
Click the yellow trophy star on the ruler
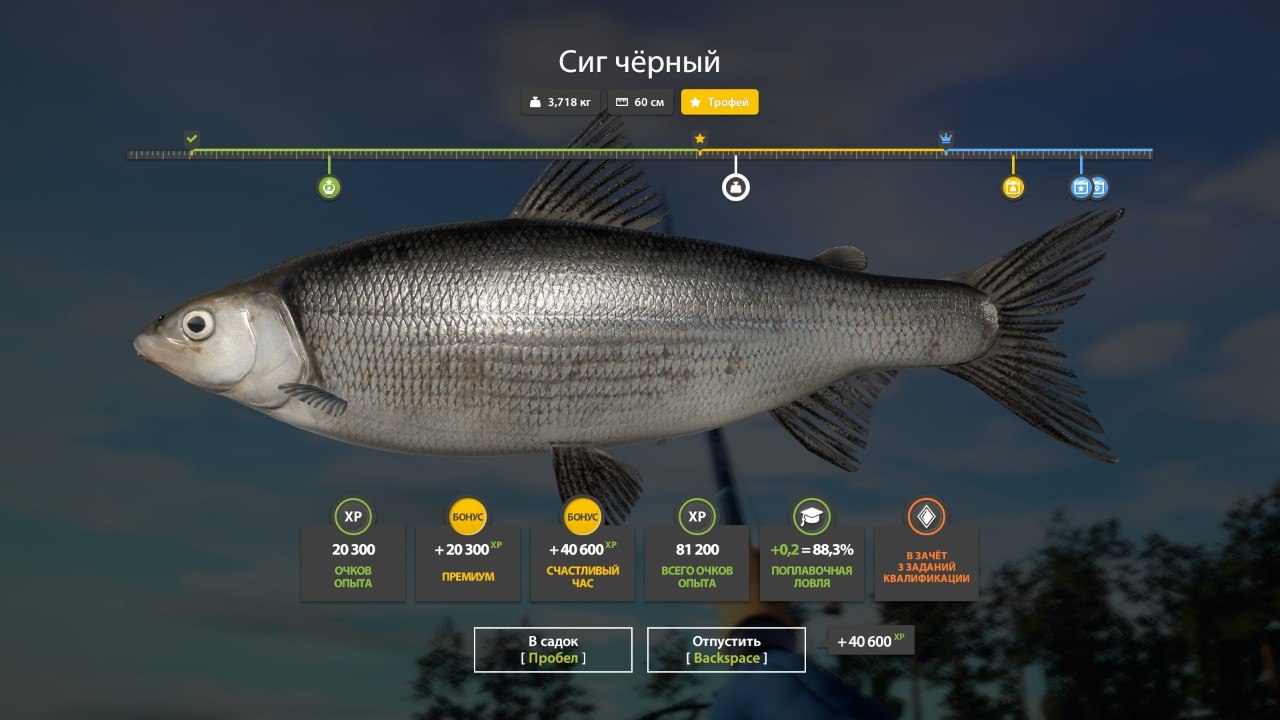[698, 139]
